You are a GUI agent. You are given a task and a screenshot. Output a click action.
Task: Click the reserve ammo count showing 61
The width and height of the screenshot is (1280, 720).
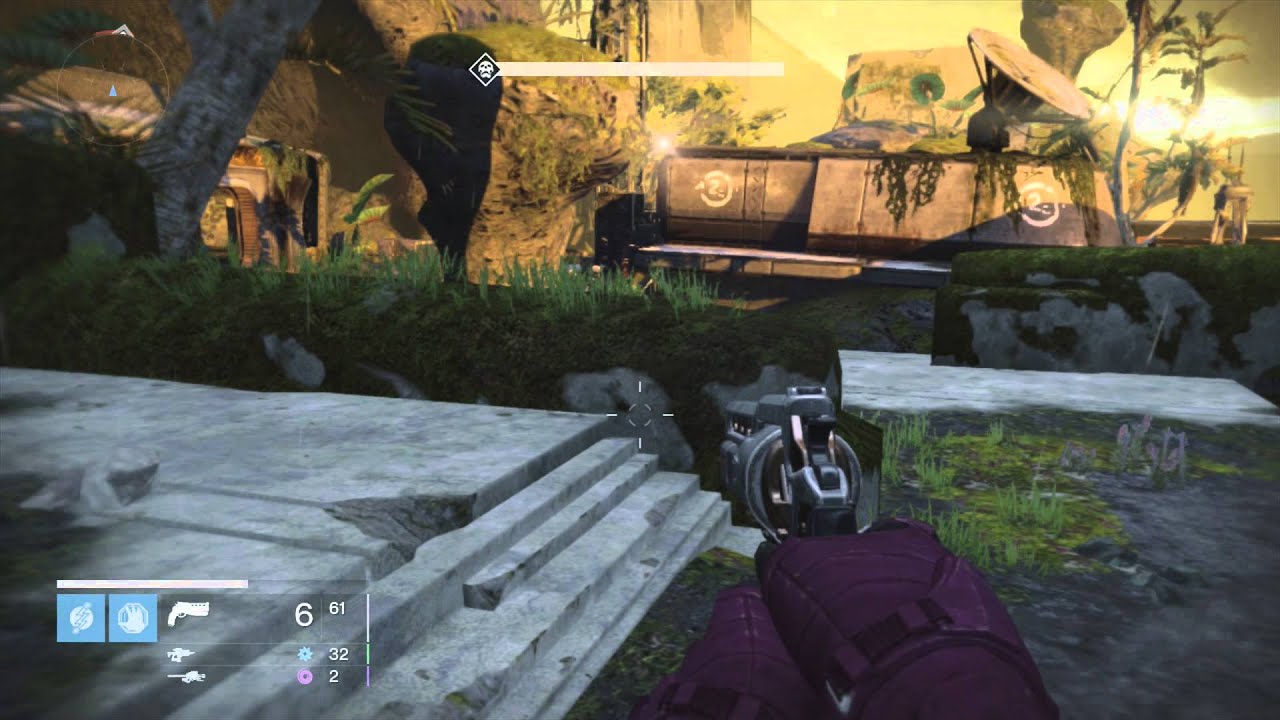(336, 608)
